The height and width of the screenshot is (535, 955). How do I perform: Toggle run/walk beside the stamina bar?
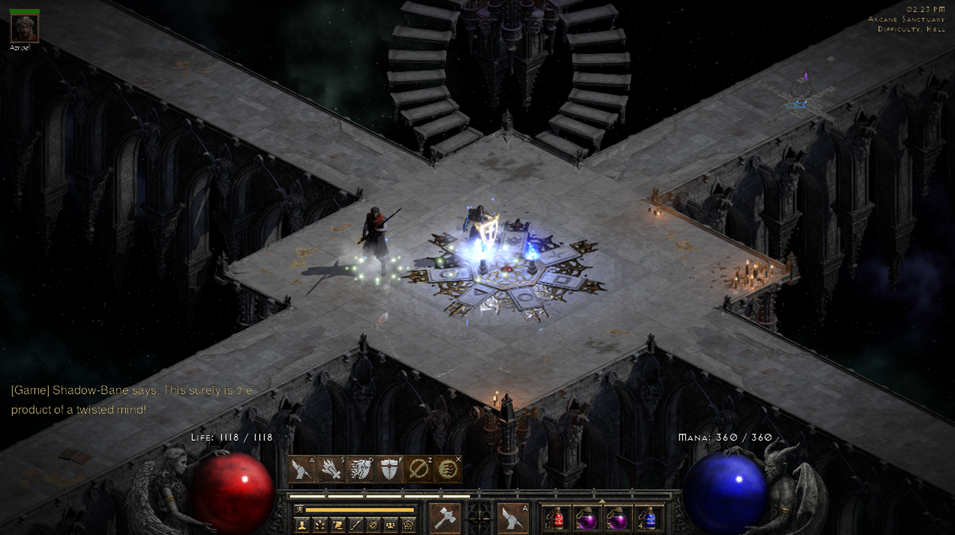pyautogui.click(x=298, y=510)
